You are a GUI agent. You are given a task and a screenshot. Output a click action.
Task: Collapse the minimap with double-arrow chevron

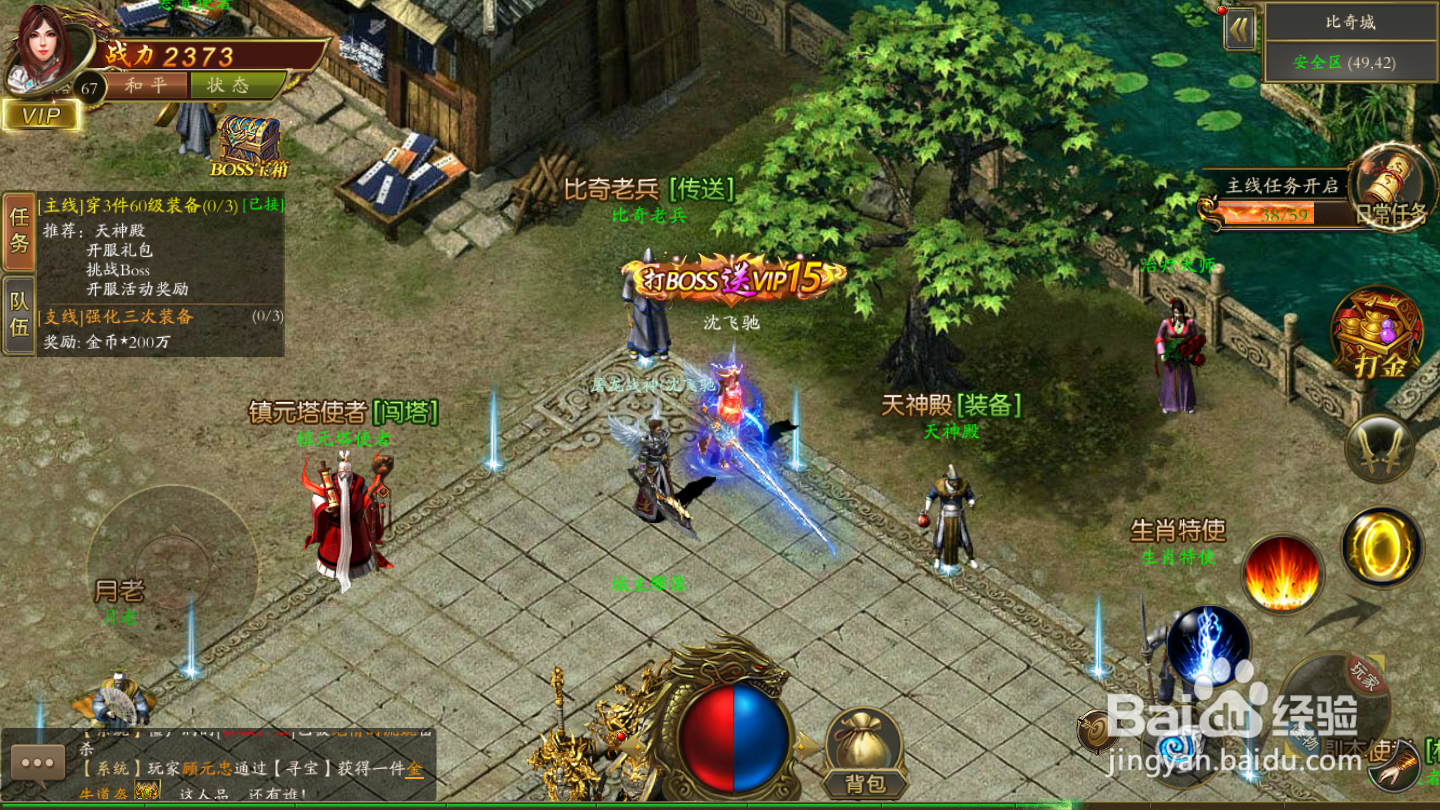[x=1240, y=30]
